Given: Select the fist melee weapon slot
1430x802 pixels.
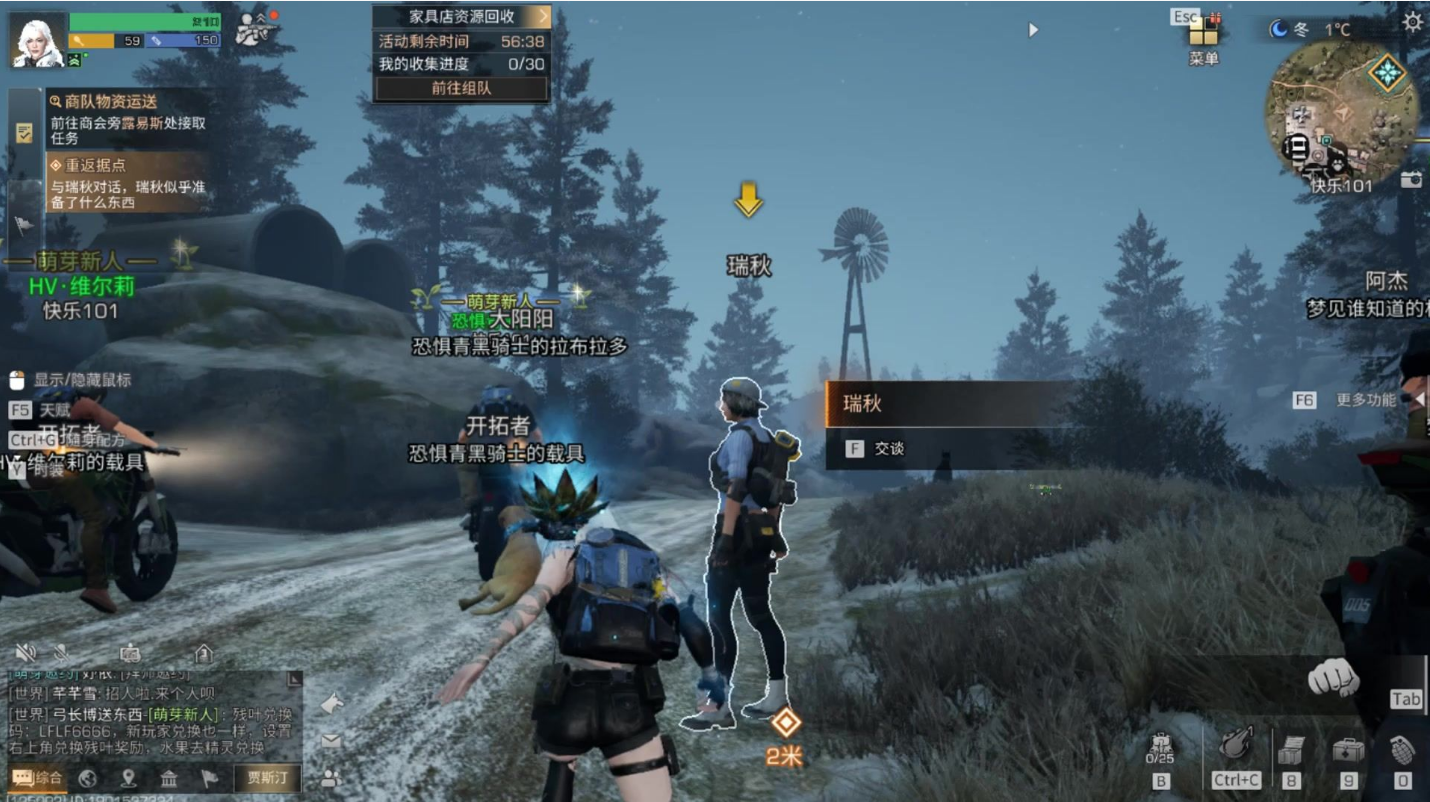Looking at the screenshot, I should (x=1333, y=679).
